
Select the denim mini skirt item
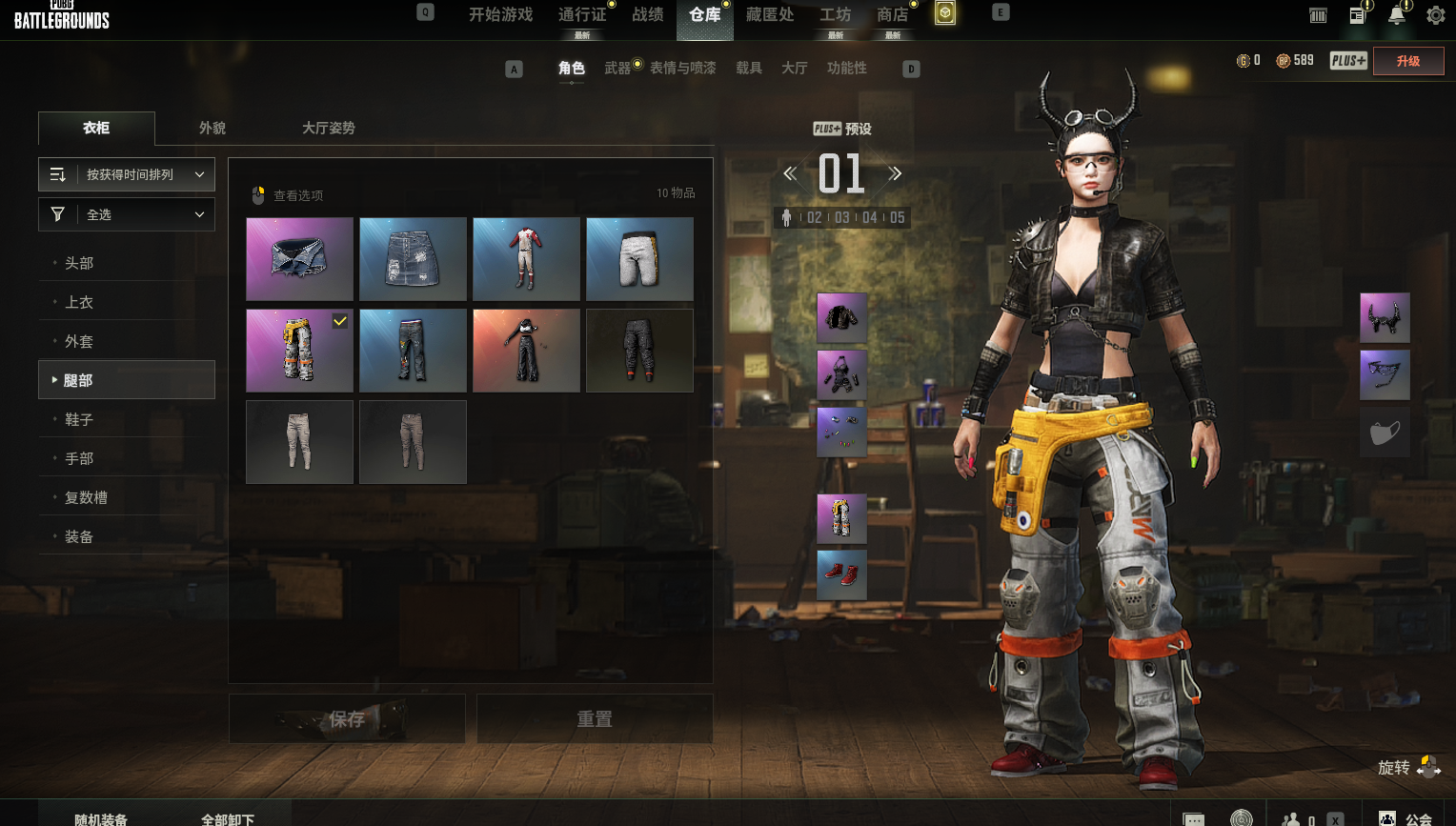413,259
